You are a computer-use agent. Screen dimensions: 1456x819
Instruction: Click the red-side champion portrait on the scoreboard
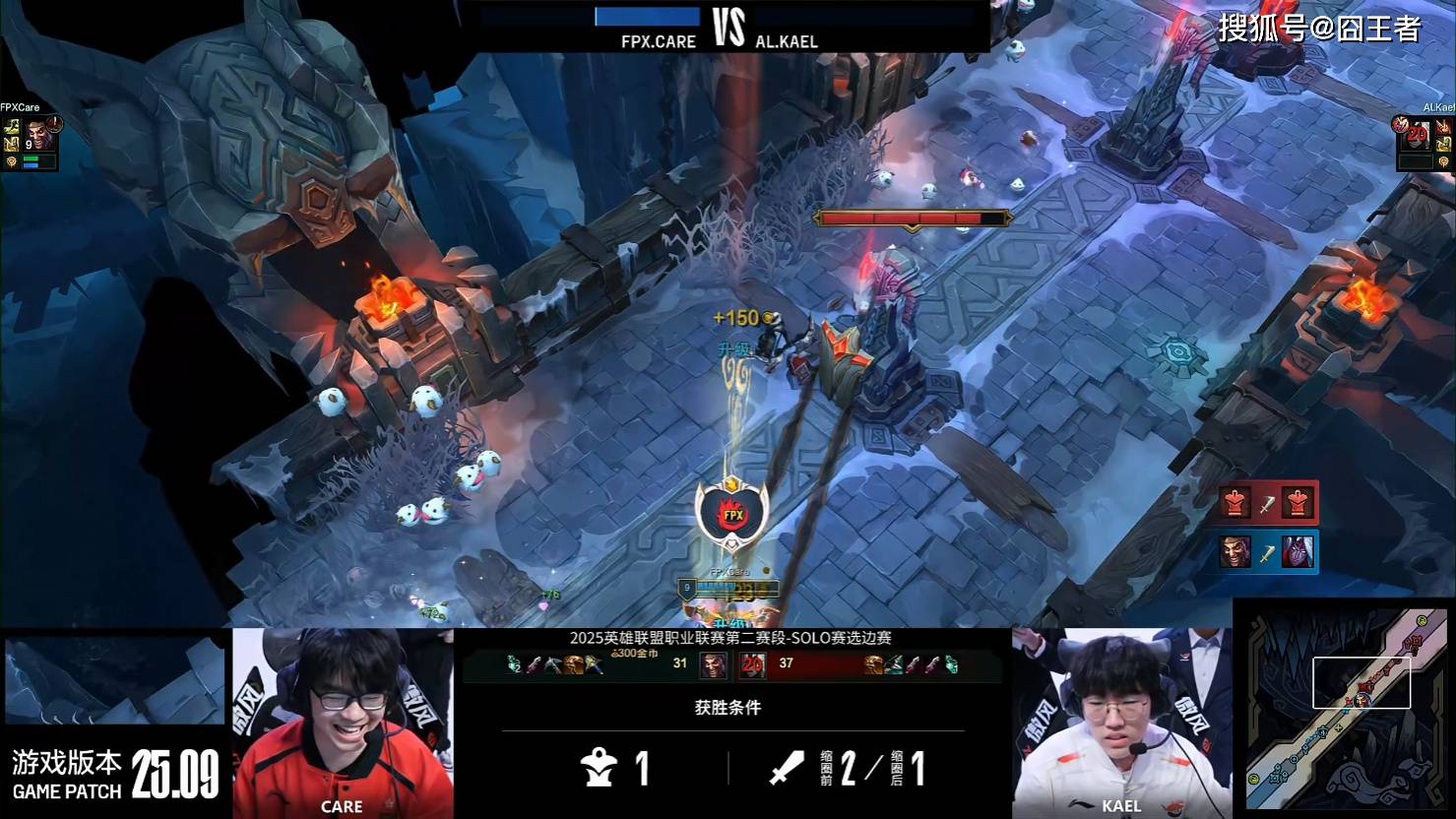(x=753, y=665)
